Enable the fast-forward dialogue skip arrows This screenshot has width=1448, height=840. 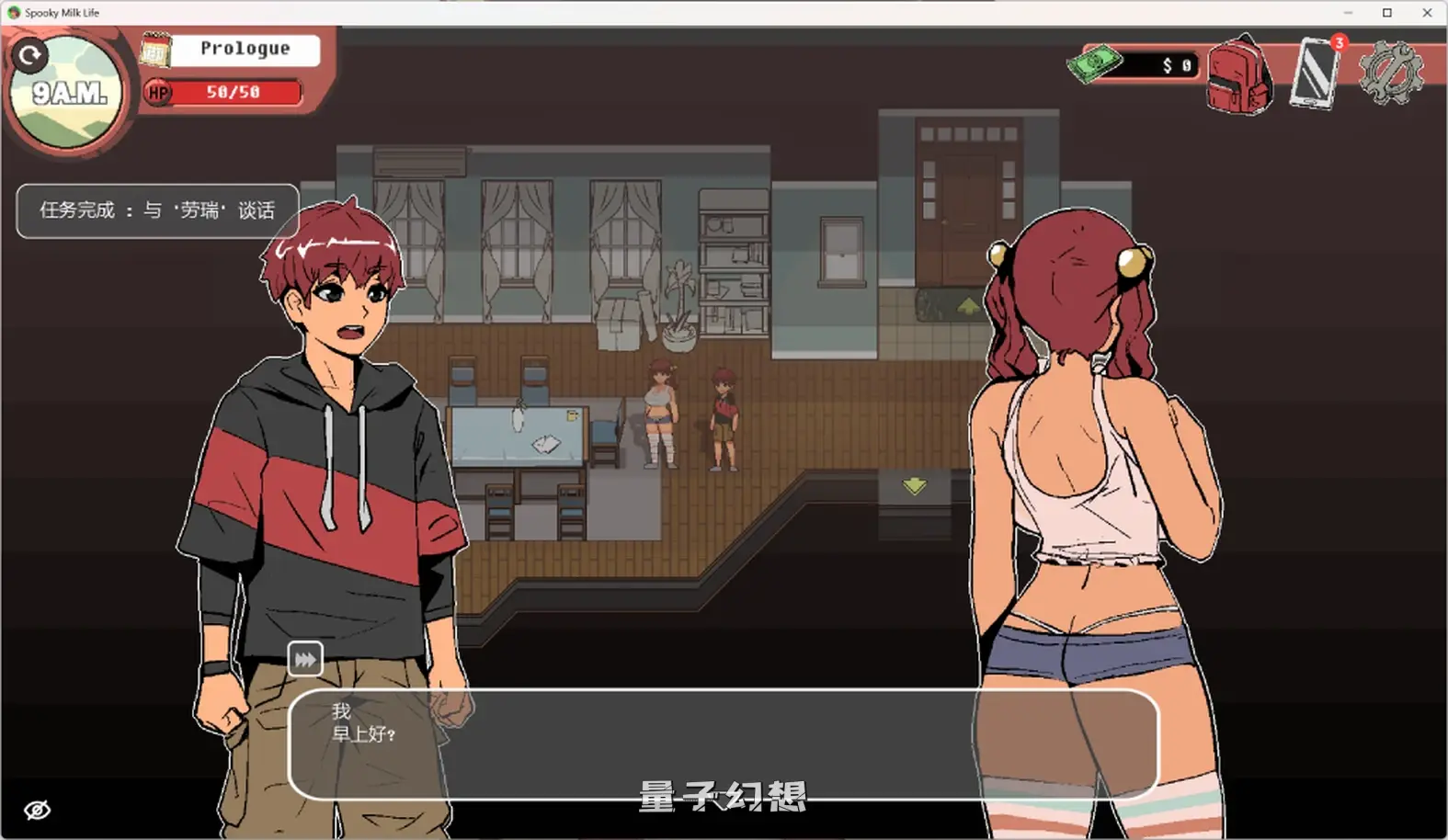[x=303, y=658]
